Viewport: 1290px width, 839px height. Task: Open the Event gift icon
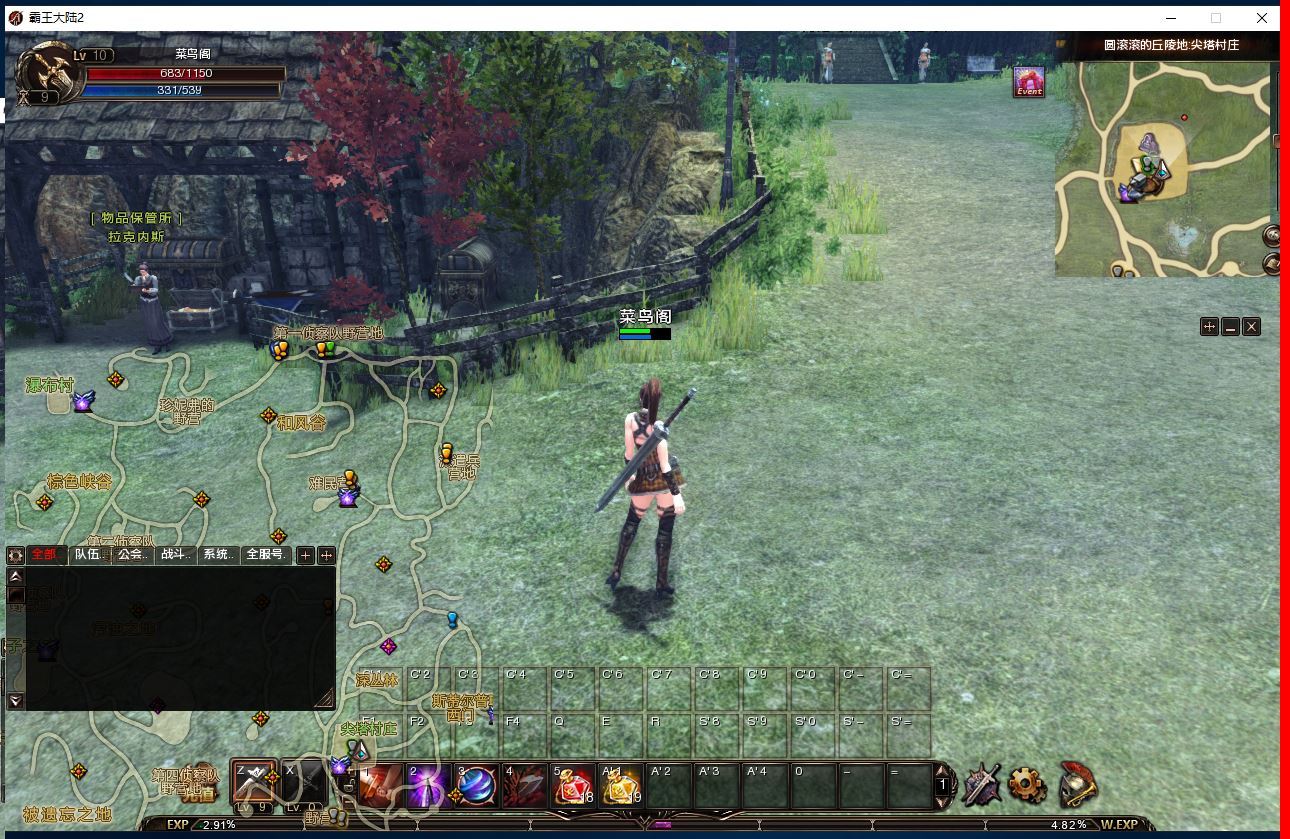coord(1029,82)
